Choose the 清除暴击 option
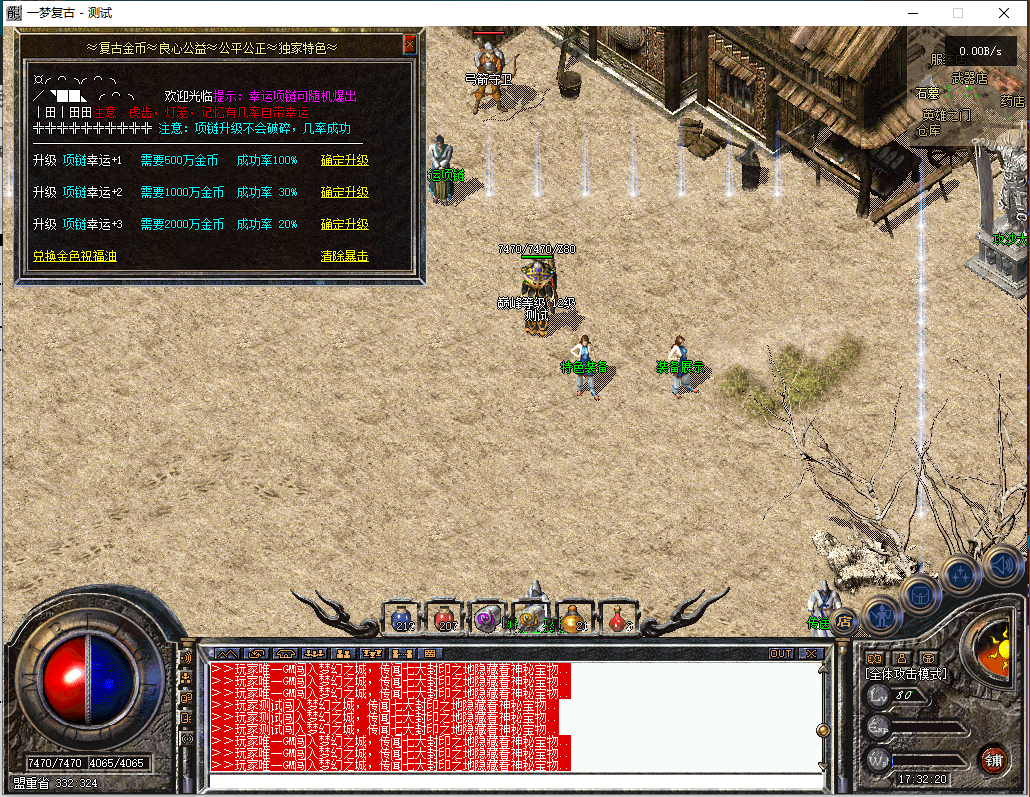Image resolution: width=1030 pixels, height=797 pixels. (x=344, y=256)
